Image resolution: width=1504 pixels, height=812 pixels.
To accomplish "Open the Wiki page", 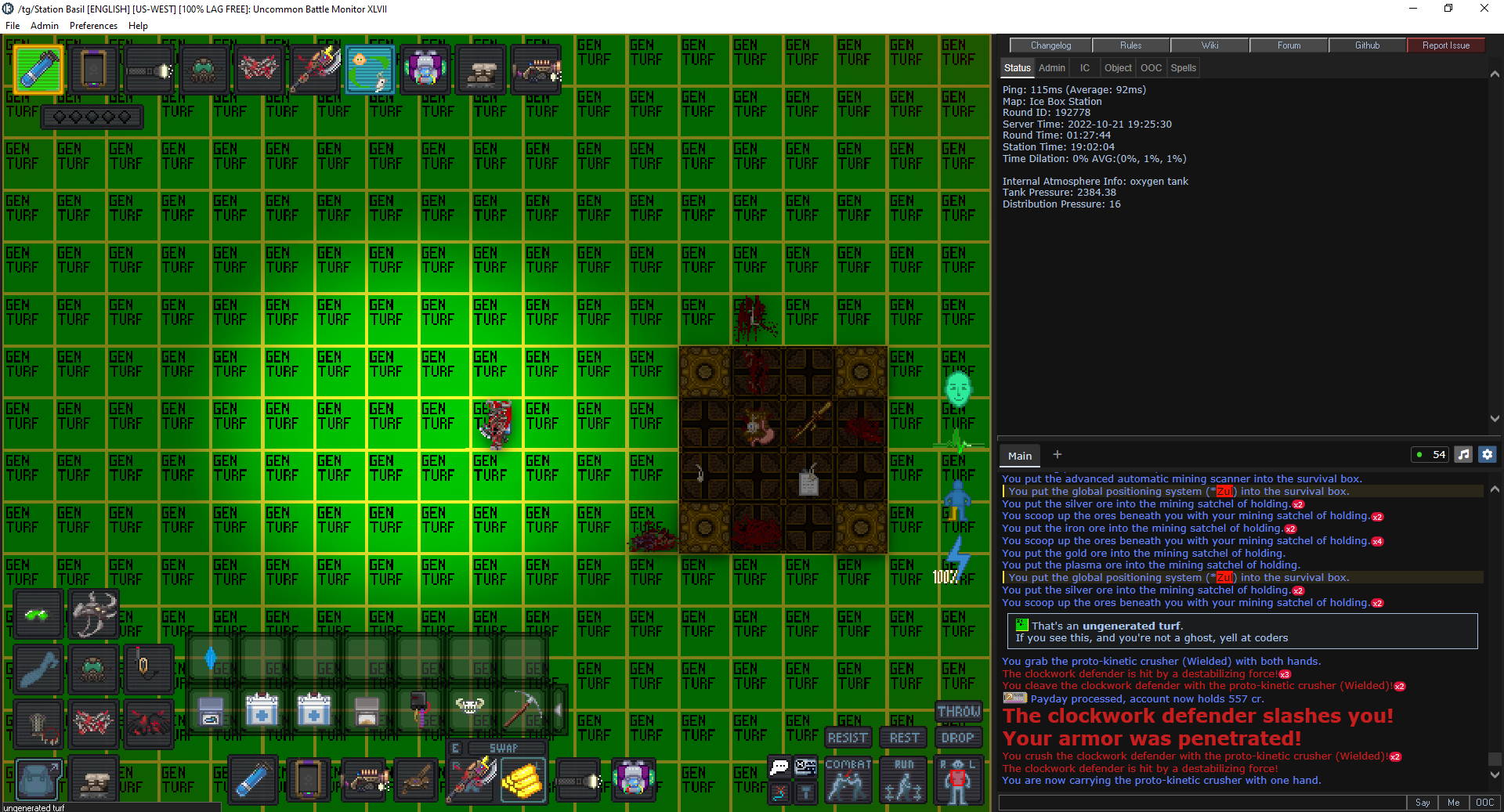I will tap(1209, 45).
